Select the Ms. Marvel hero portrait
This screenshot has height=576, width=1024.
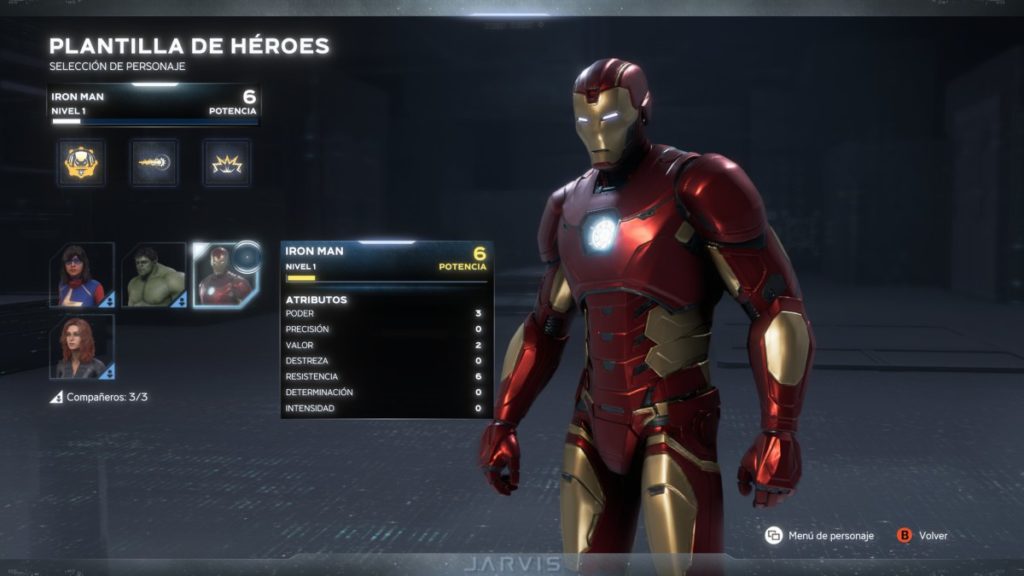82,275
